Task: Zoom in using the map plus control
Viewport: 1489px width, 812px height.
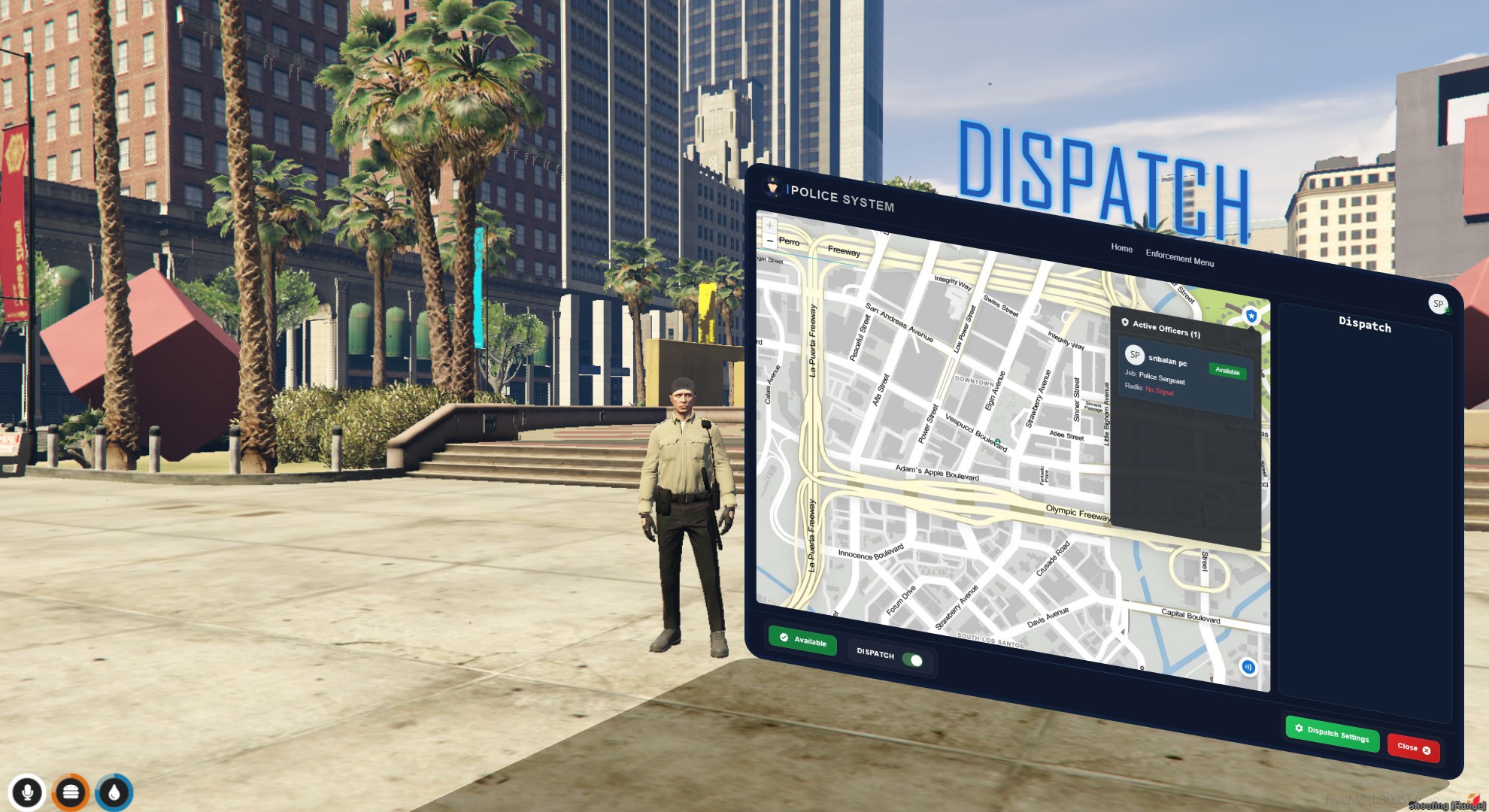Action: pos(769,224)
